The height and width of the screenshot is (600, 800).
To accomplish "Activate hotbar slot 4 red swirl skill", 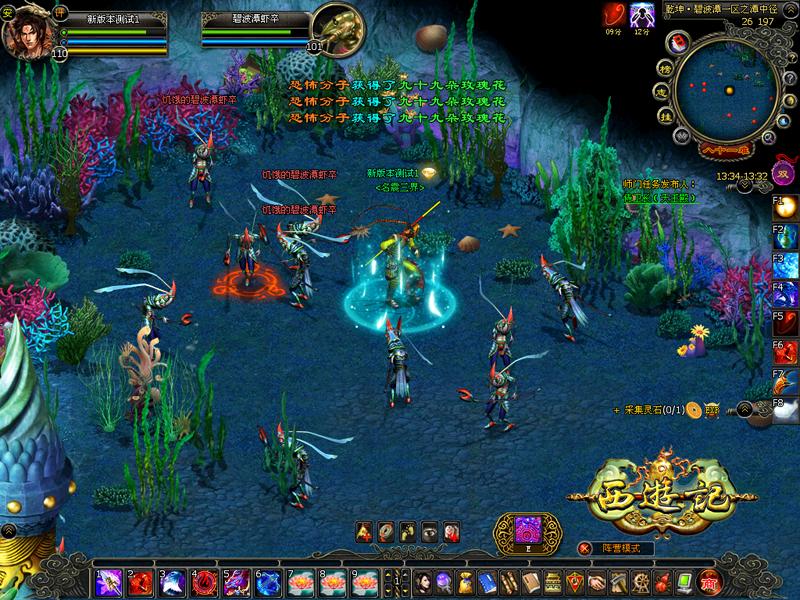I will (x=205, y=582).
